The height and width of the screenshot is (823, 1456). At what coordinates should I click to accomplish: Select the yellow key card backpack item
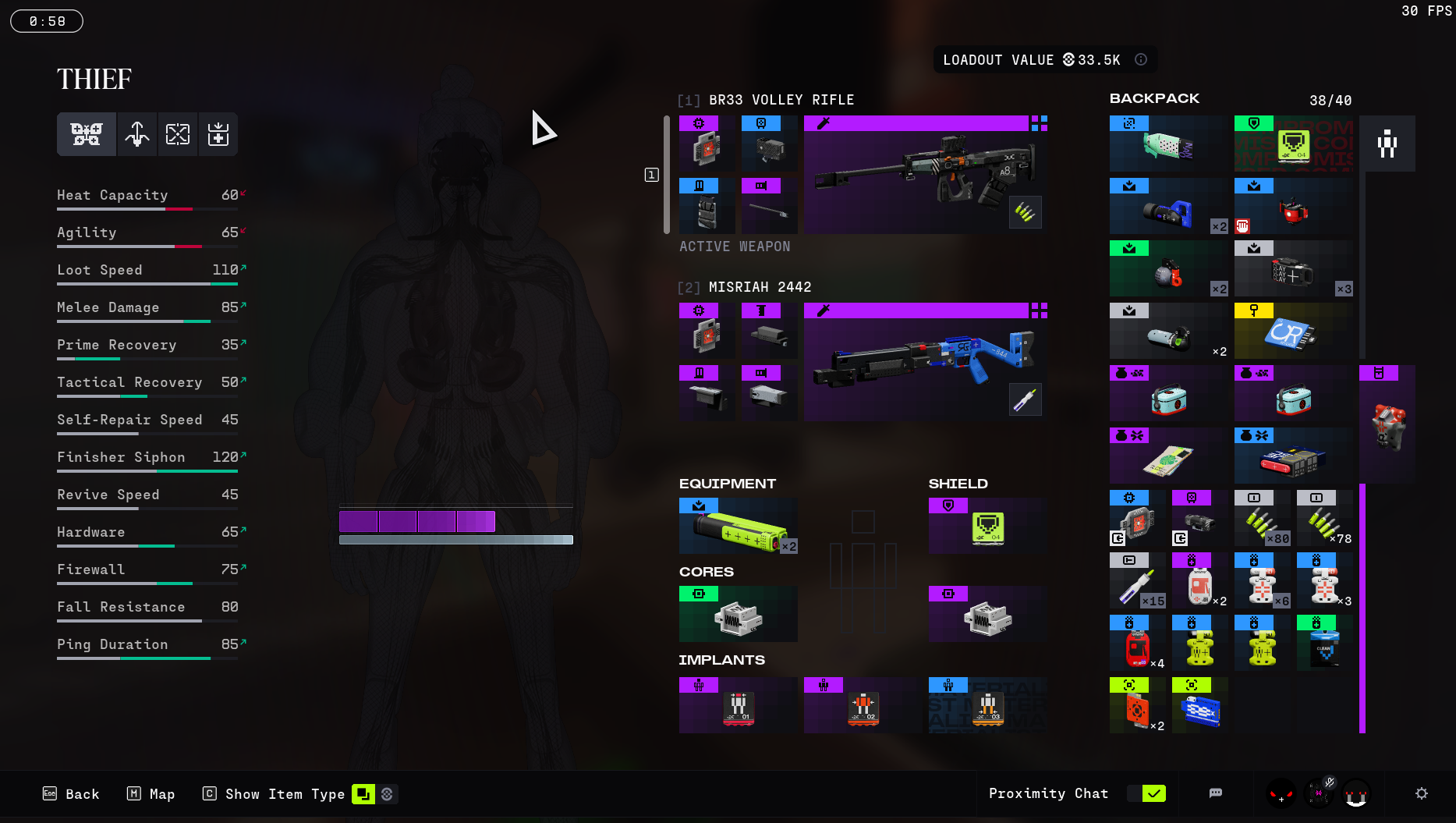(x=1293, y=332)
